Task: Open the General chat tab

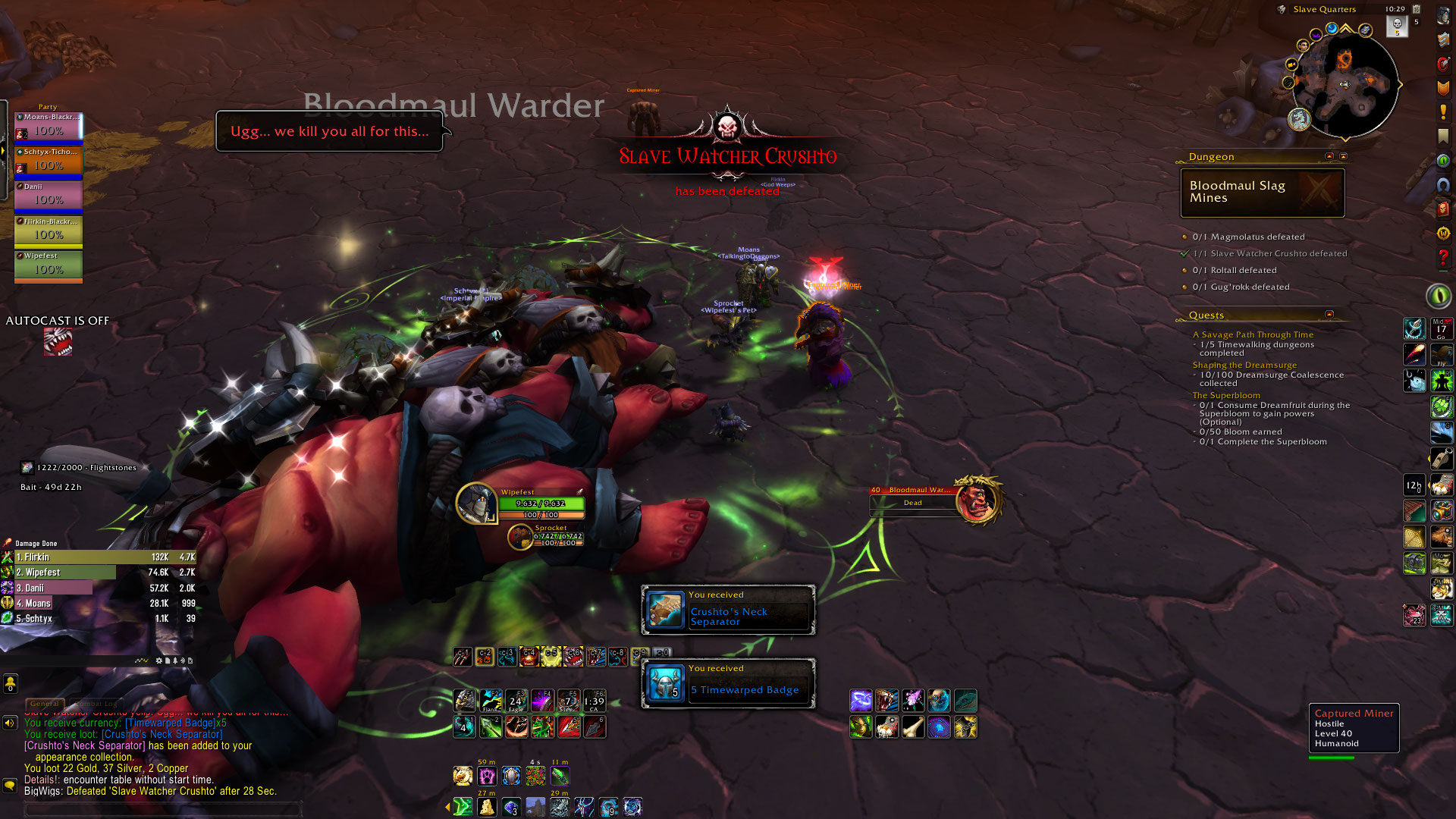Action: pyautogui.click(x=45, y=704)
